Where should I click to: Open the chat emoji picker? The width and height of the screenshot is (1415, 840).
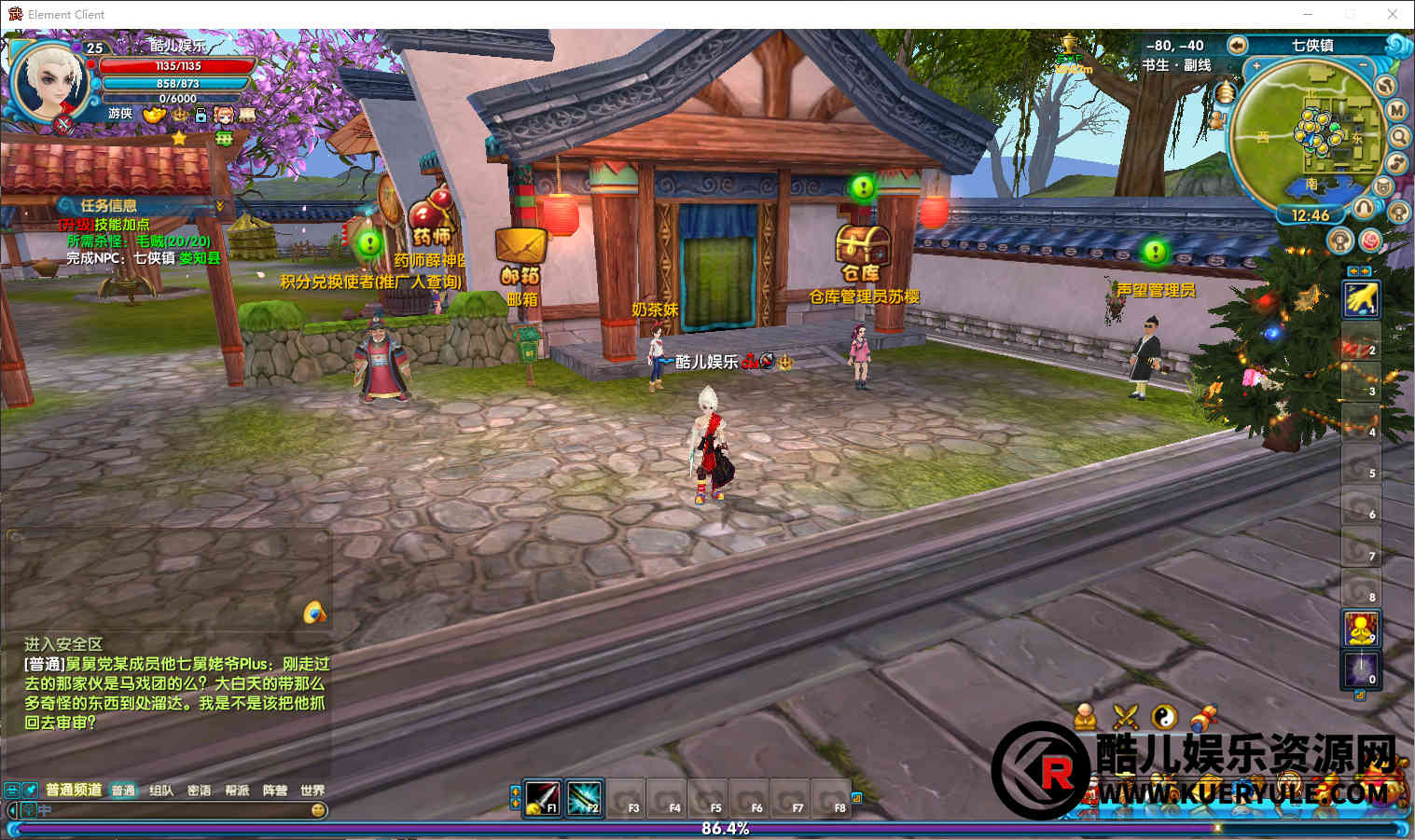[x=318, y=810]
